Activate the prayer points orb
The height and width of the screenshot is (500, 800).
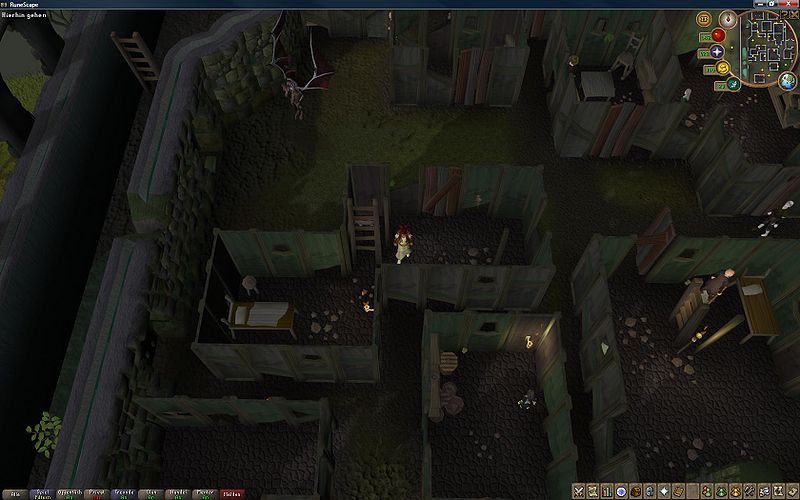pos(717,50)
